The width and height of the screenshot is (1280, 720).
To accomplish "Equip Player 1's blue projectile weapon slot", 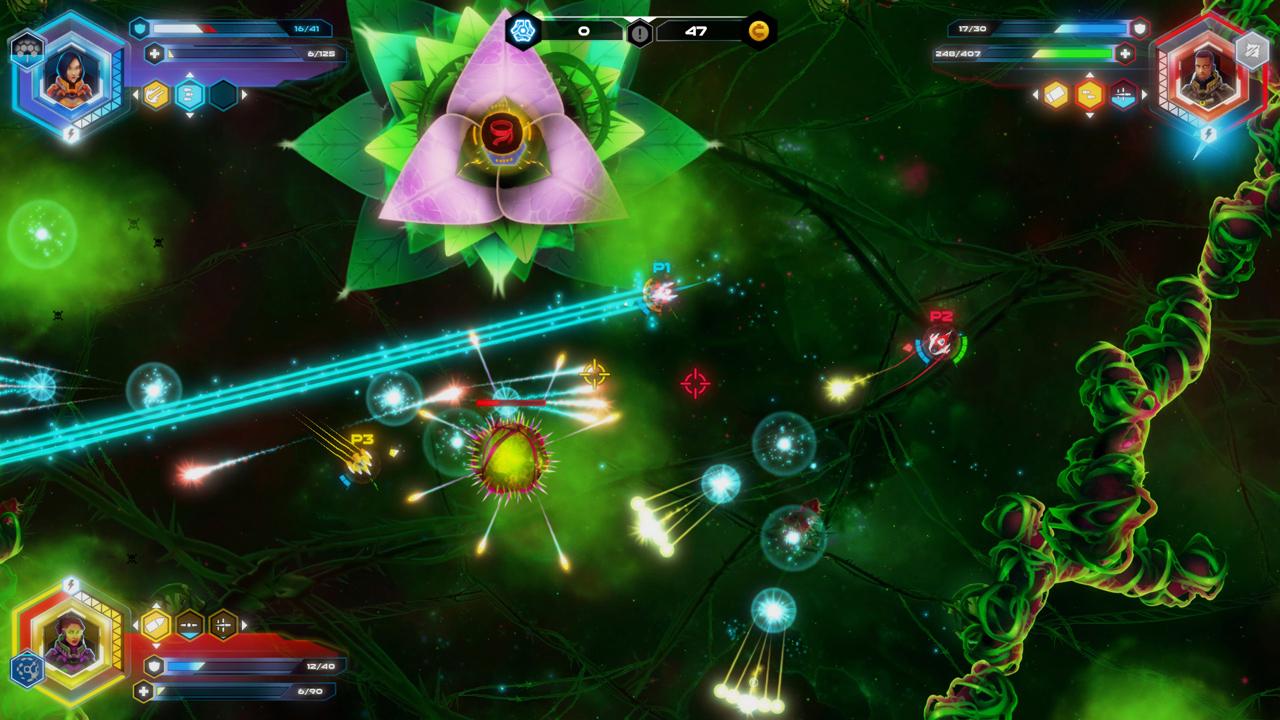I will 190,94.
